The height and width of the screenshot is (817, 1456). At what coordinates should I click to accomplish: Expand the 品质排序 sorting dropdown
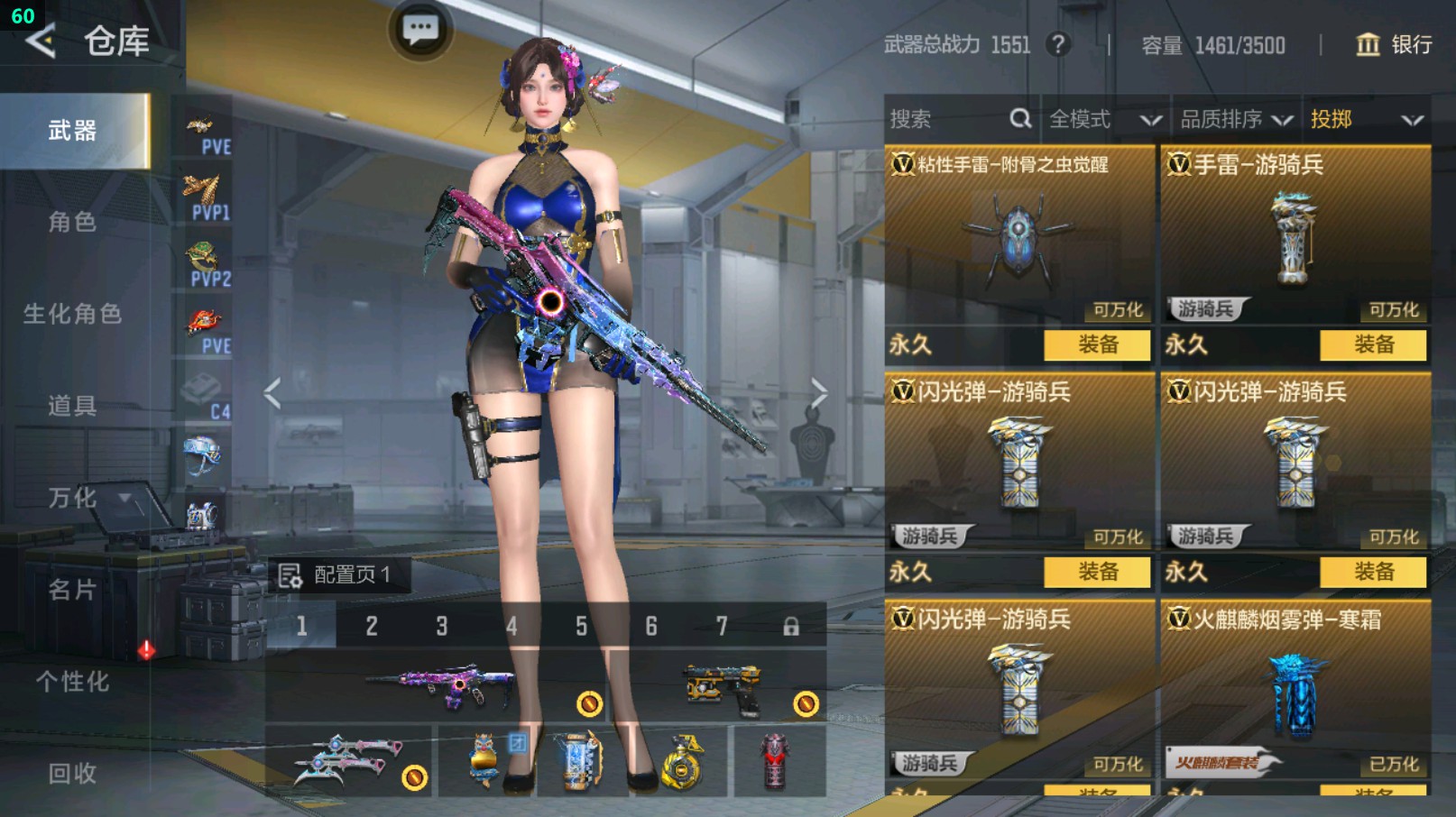tap(1236, 118)
